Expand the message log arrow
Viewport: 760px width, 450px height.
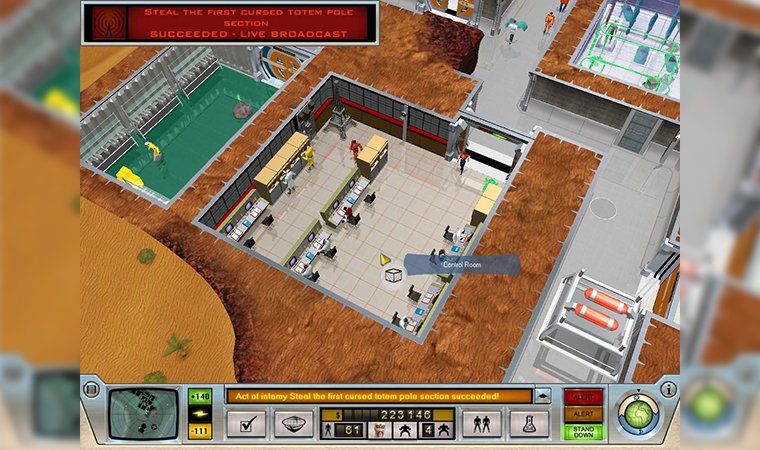542,396
